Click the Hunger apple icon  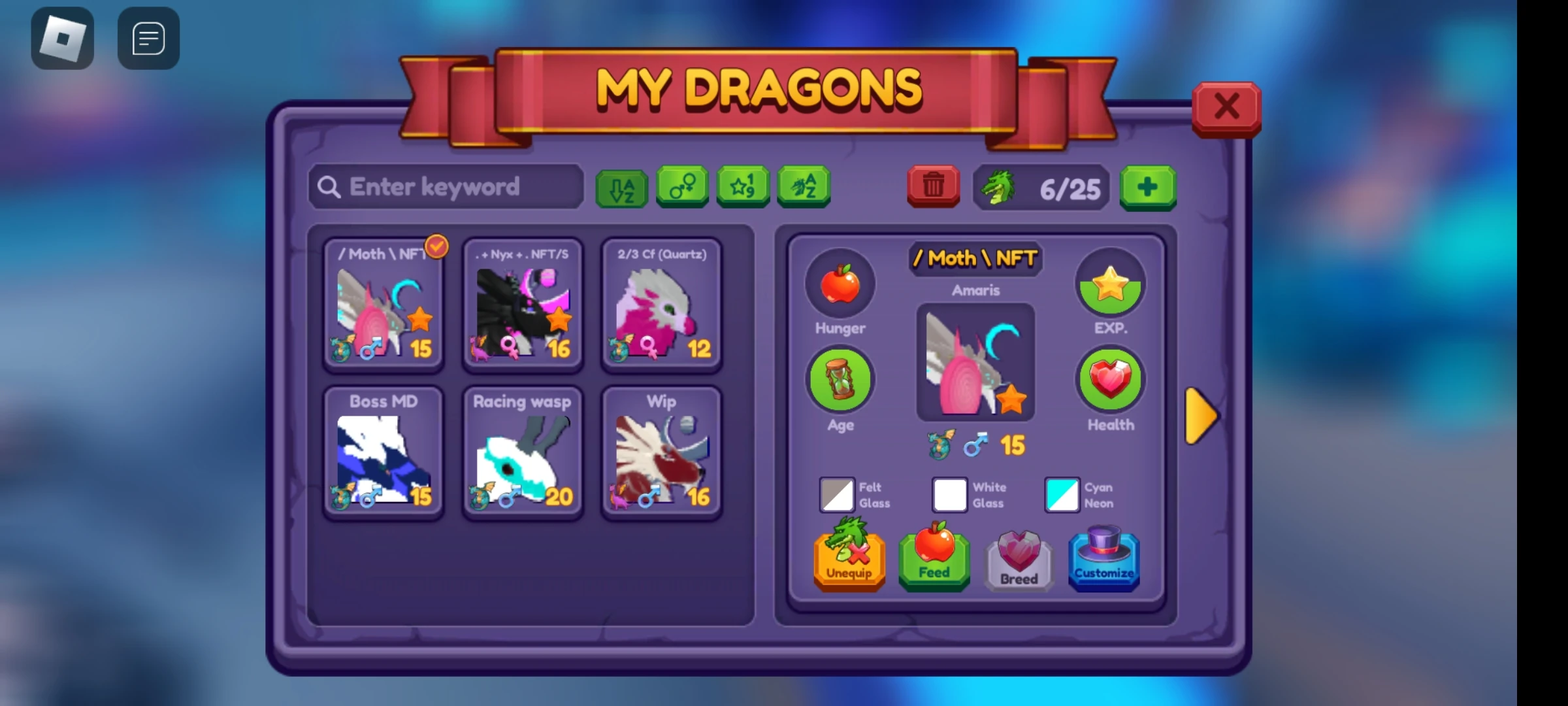(840, 283)
